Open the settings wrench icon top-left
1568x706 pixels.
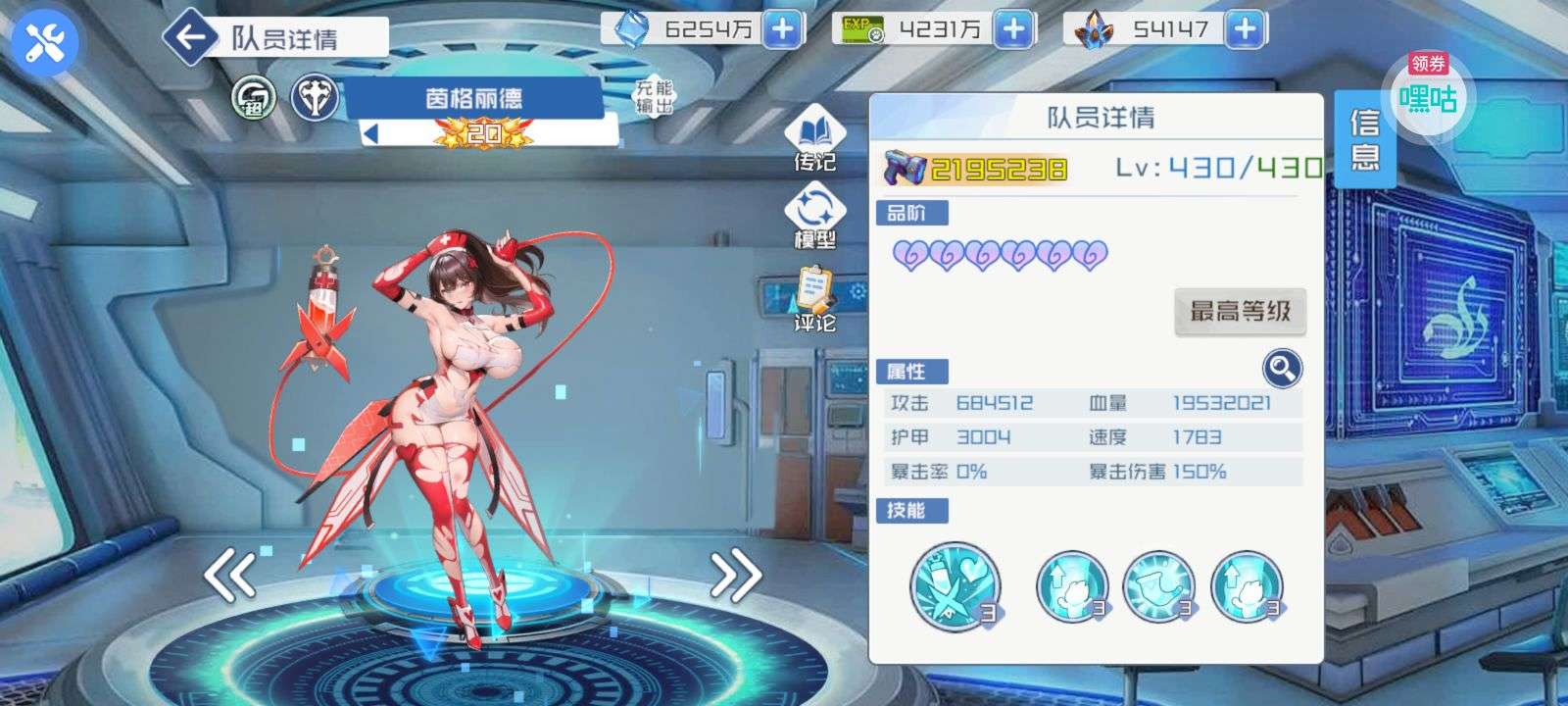click(x=41, y=41)
